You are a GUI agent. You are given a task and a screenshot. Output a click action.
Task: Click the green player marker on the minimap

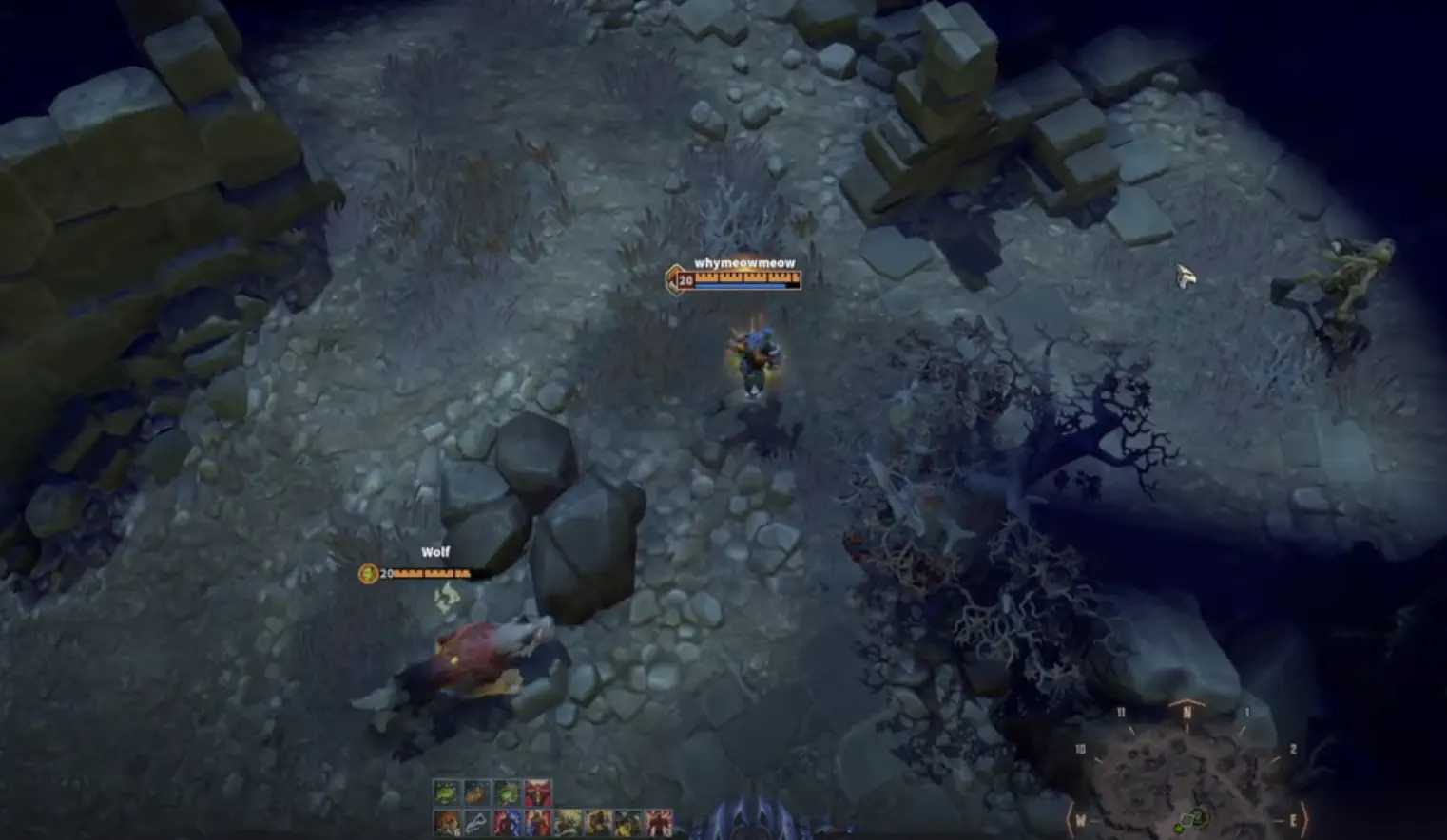click(x=1179, y=829)
